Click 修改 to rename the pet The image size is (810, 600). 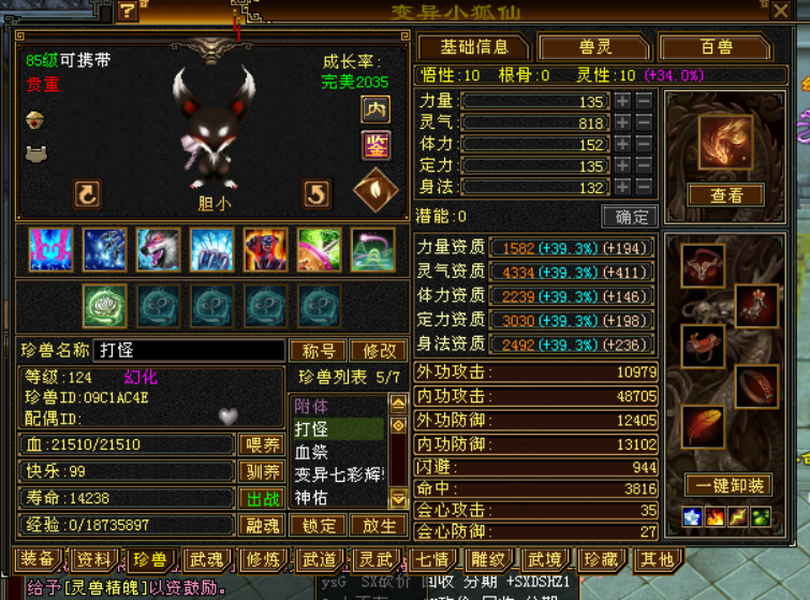(x=378, y=351)
